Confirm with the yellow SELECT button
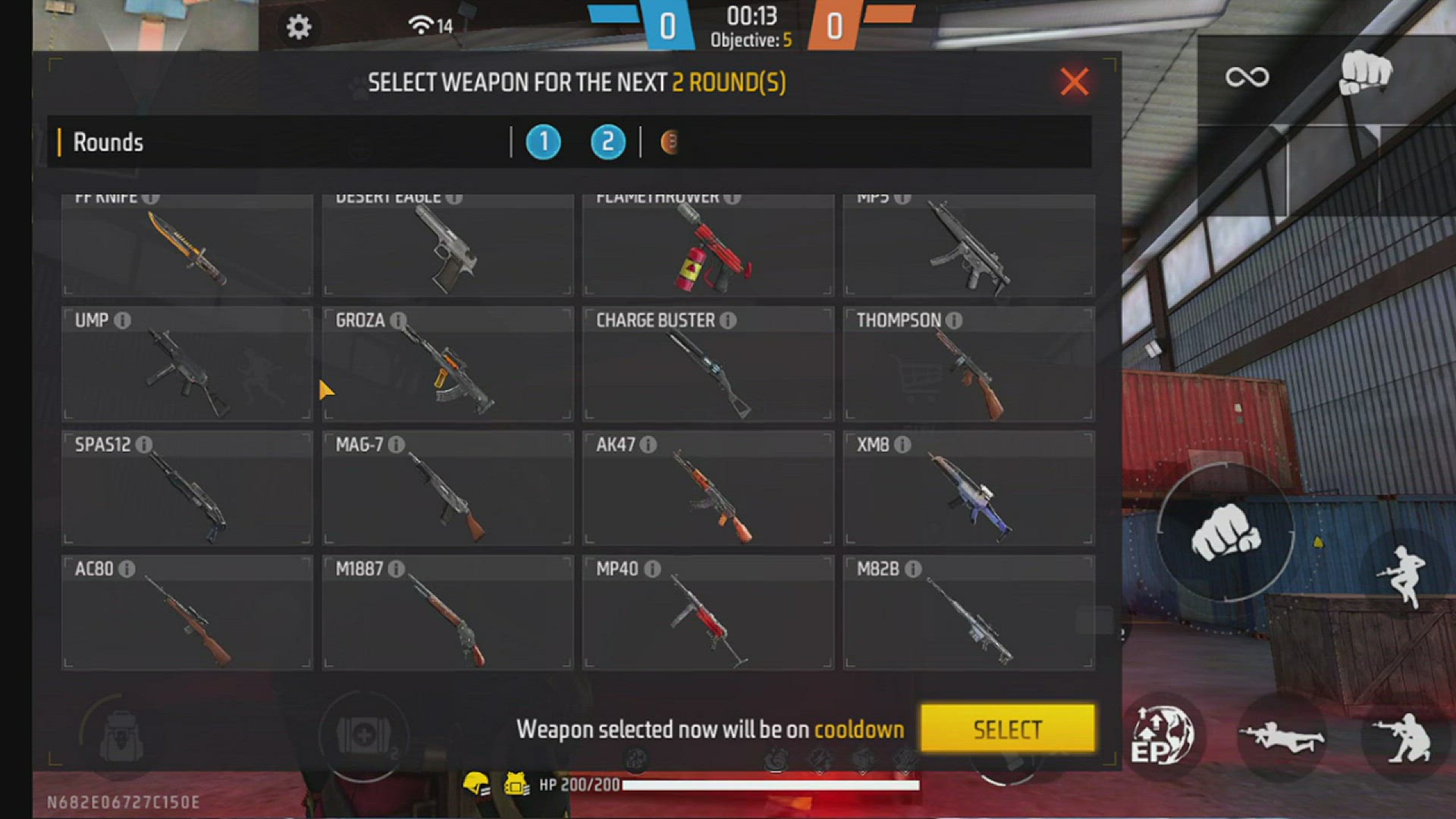The height and width of the screenshot is (819, 1456). (x=1007, y=729)
